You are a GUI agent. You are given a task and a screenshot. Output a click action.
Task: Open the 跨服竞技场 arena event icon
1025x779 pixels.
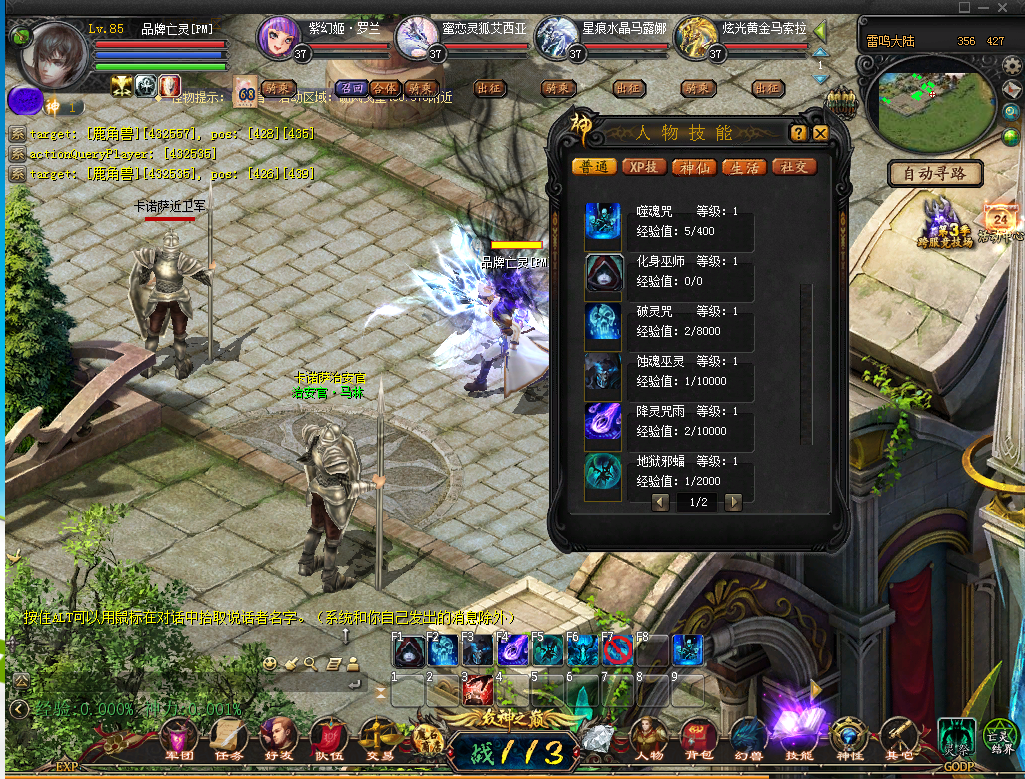tap(945, 222)
